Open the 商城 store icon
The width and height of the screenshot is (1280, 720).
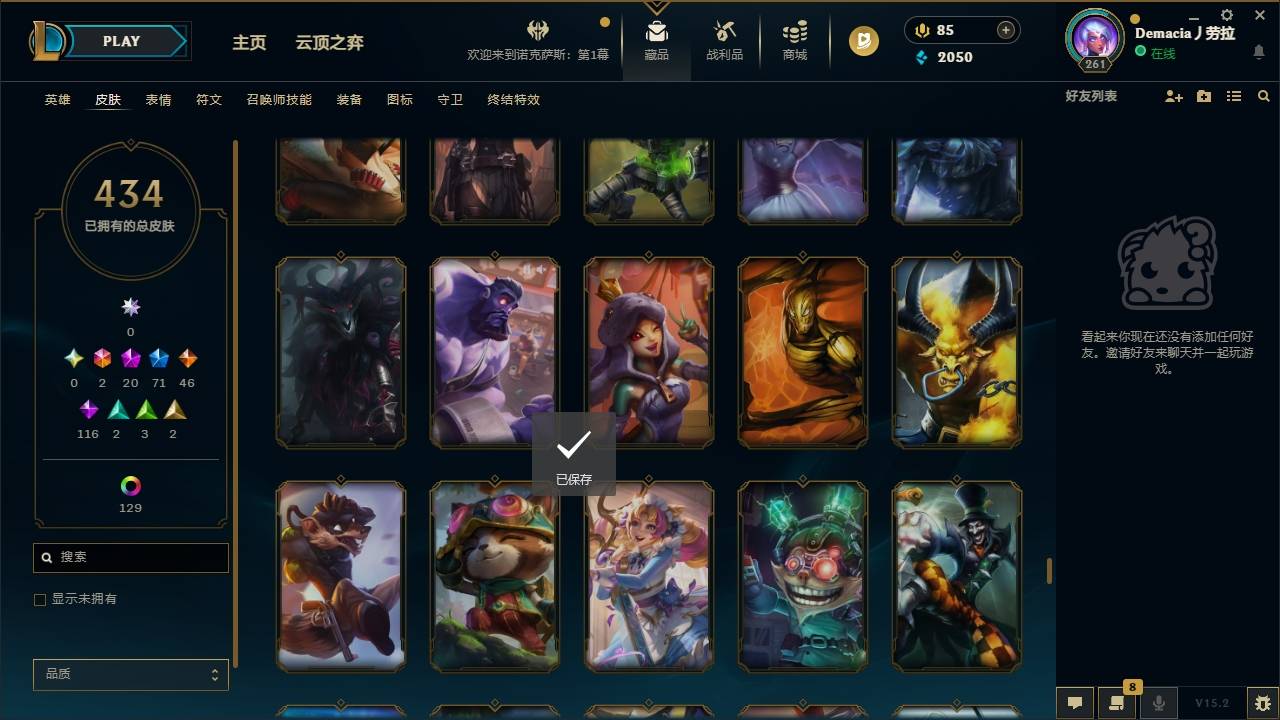tap(794, 40)
